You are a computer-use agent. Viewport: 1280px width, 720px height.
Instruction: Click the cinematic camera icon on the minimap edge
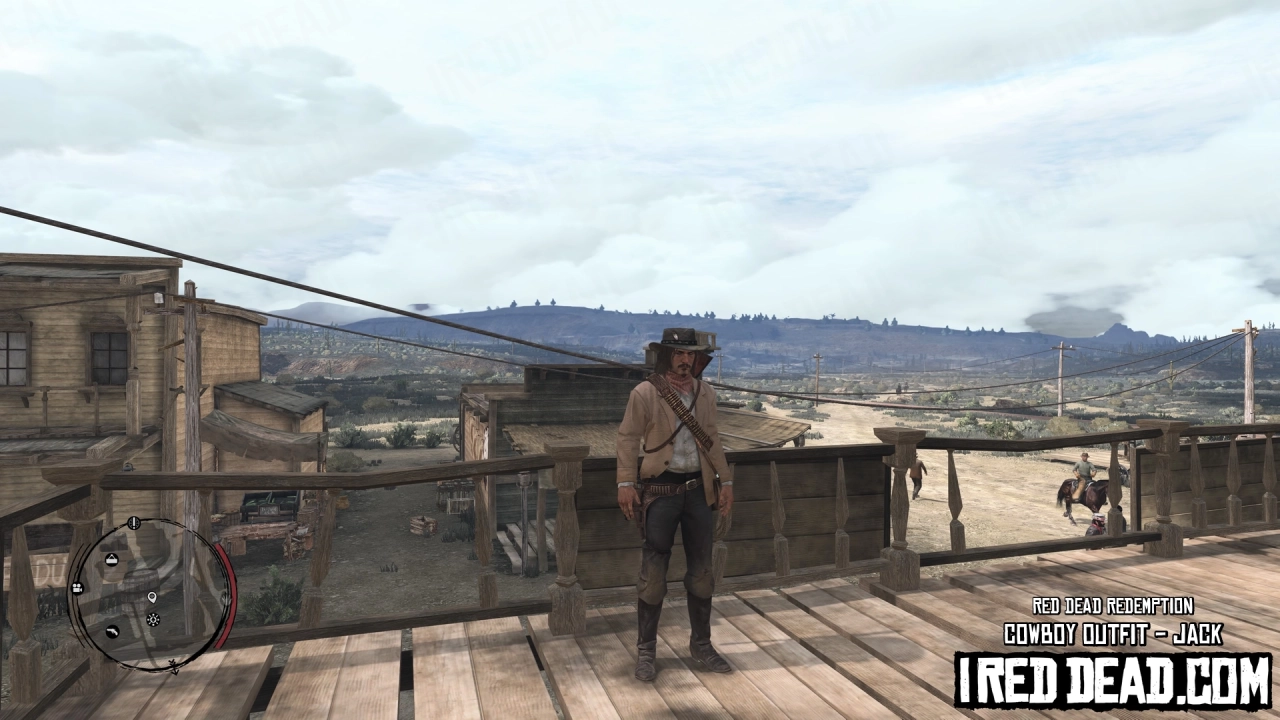(x=77, y=589)
